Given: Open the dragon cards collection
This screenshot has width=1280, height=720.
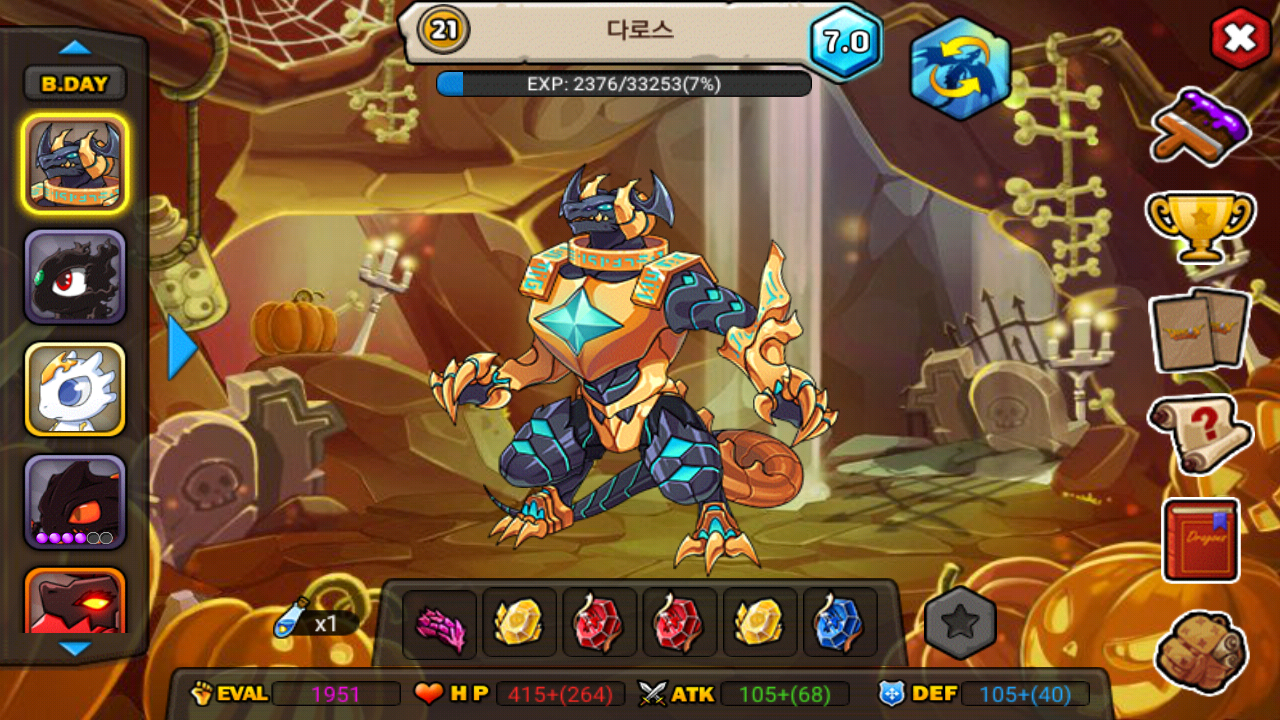Looking at the screenshot, I should (1200, 329).
